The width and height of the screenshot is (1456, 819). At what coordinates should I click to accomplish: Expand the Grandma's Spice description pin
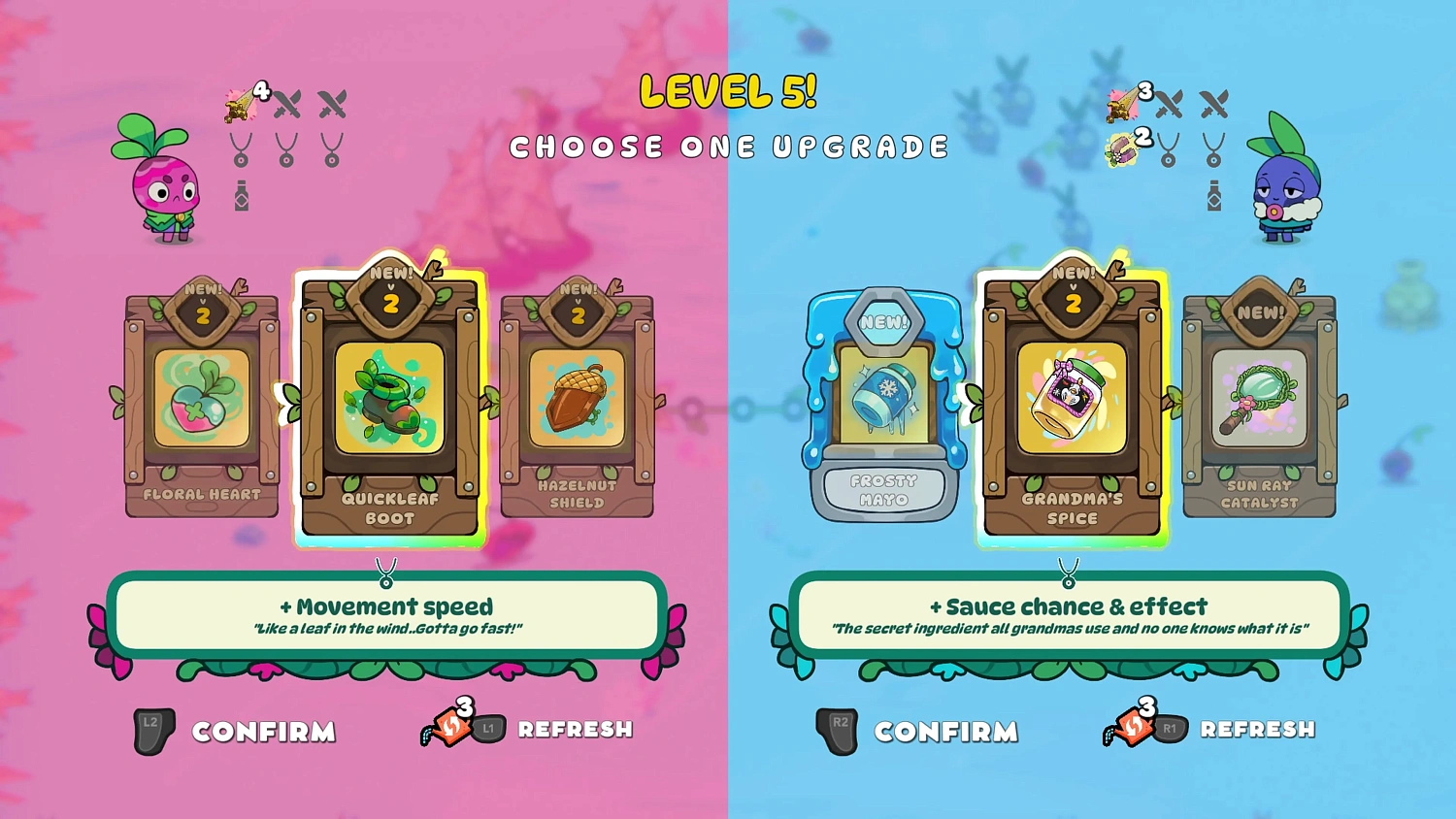coord(1069,573)
